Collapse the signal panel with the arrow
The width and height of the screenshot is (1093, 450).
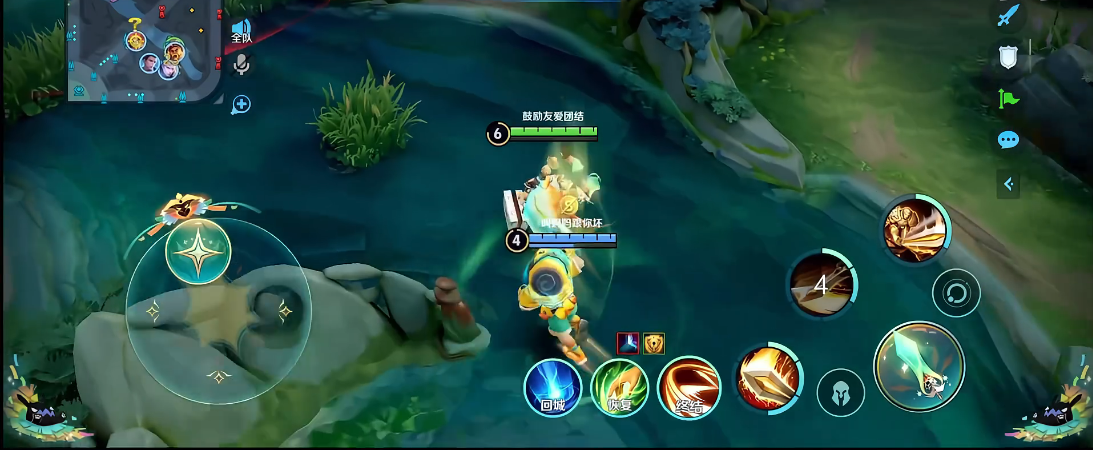click(x=1008, y=183)
